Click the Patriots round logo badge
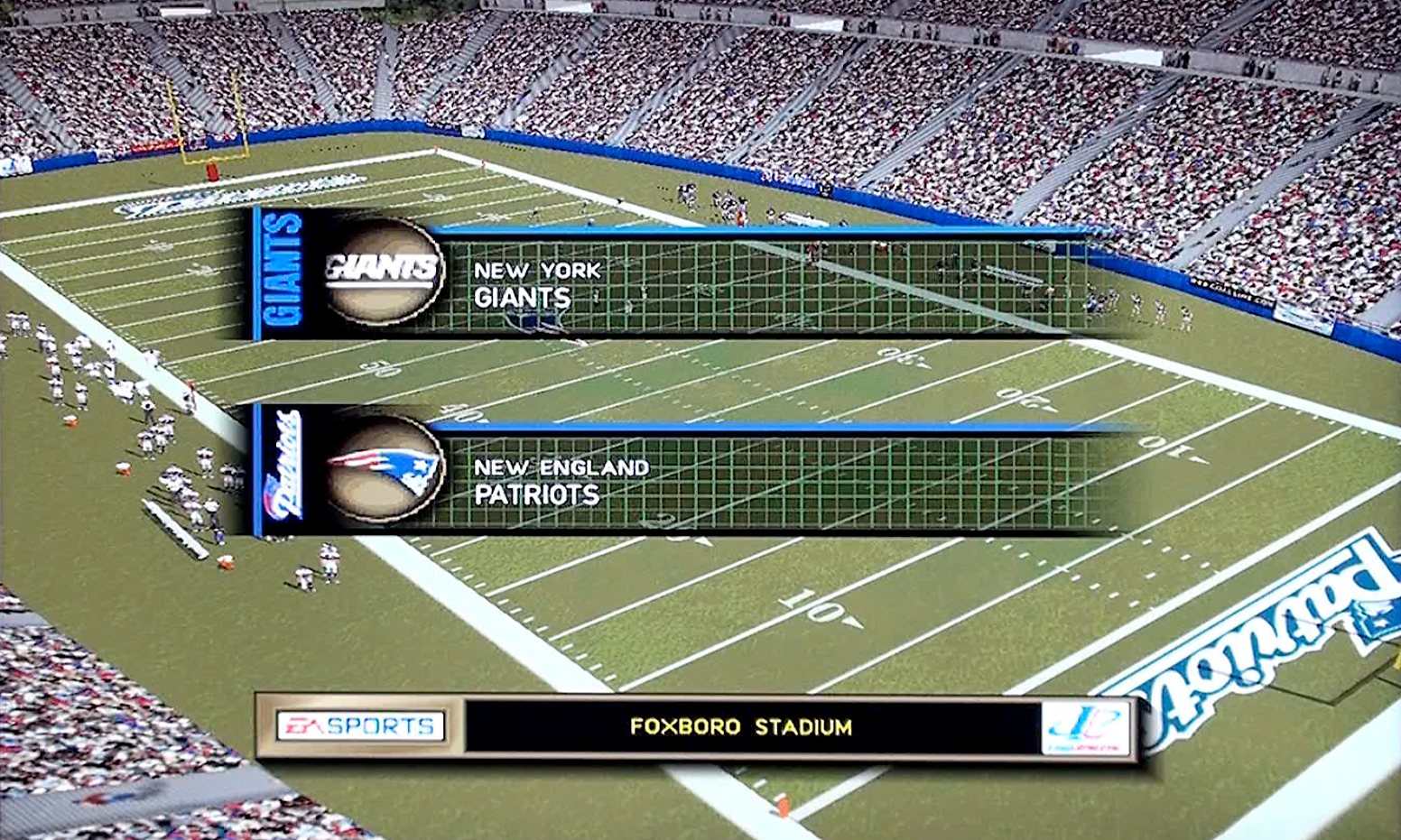 coord(384,468)
